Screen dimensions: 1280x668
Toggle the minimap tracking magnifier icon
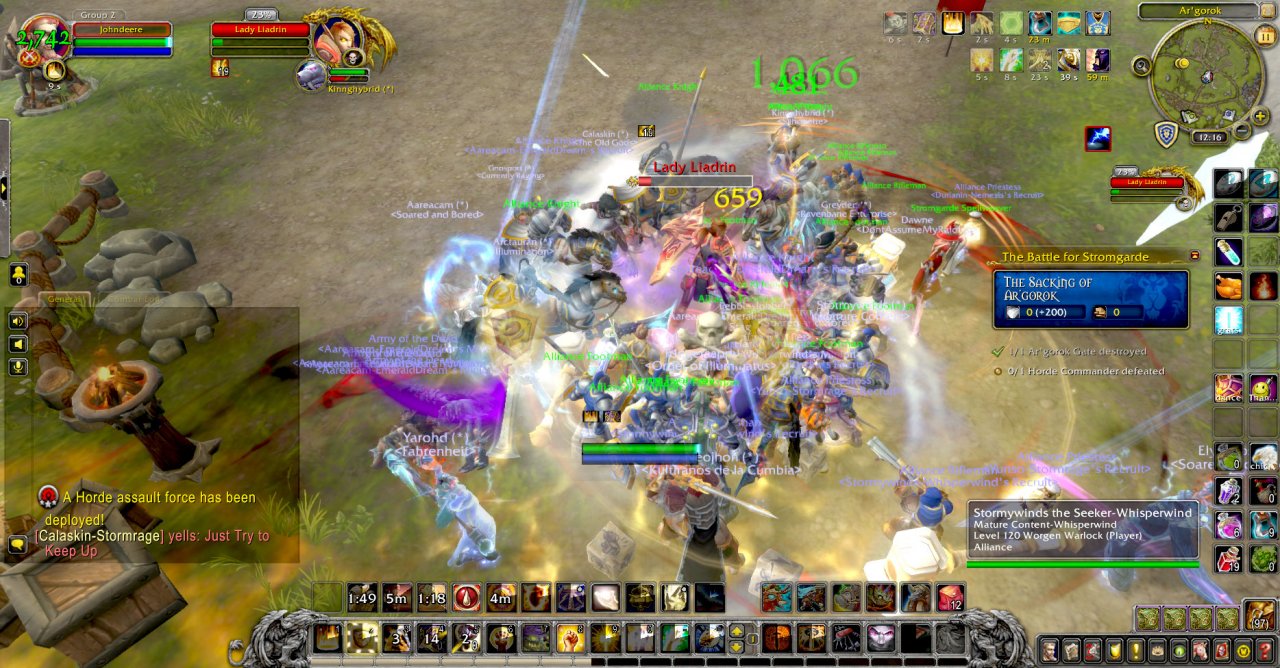coord(1142,66)
